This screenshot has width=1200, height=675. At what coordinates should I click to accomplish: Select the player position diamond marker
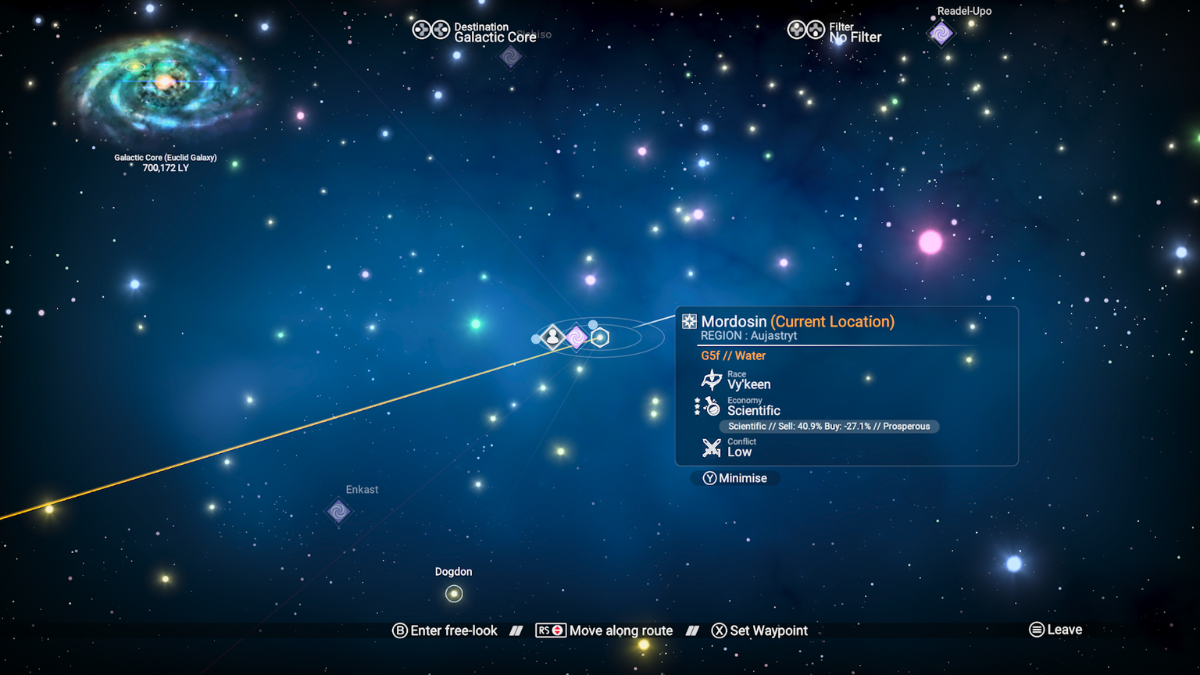[552, 338]
